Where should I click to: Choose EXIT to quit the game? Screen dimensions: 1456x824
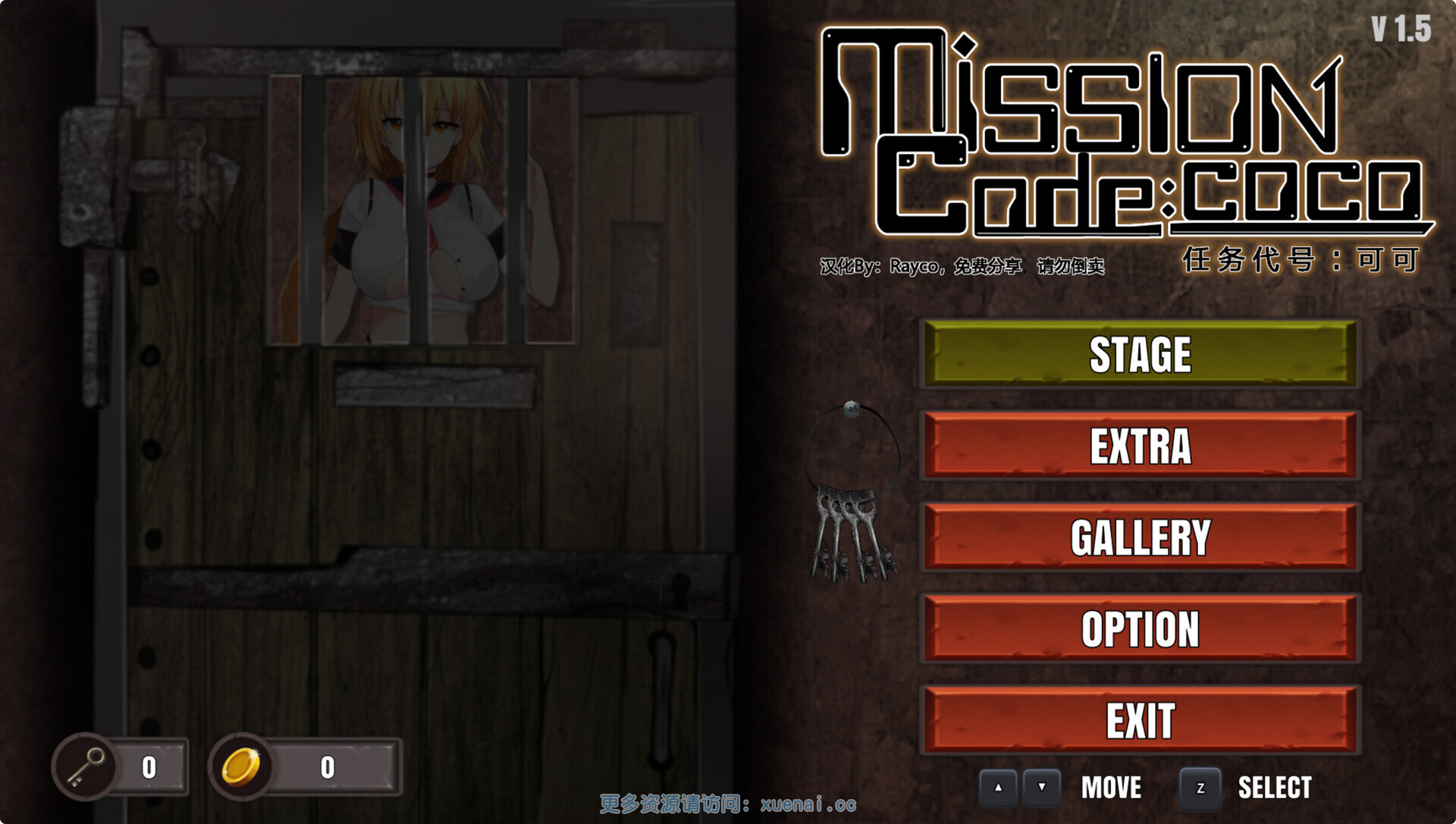pos(1140,720)
